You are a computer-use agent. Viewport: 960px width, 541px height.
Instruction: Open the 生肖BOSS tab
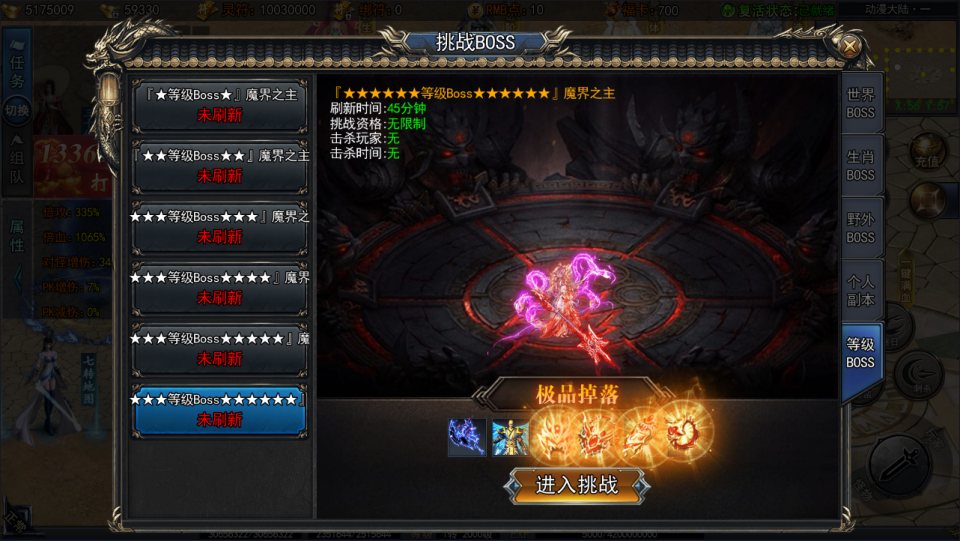coord(860,166)
